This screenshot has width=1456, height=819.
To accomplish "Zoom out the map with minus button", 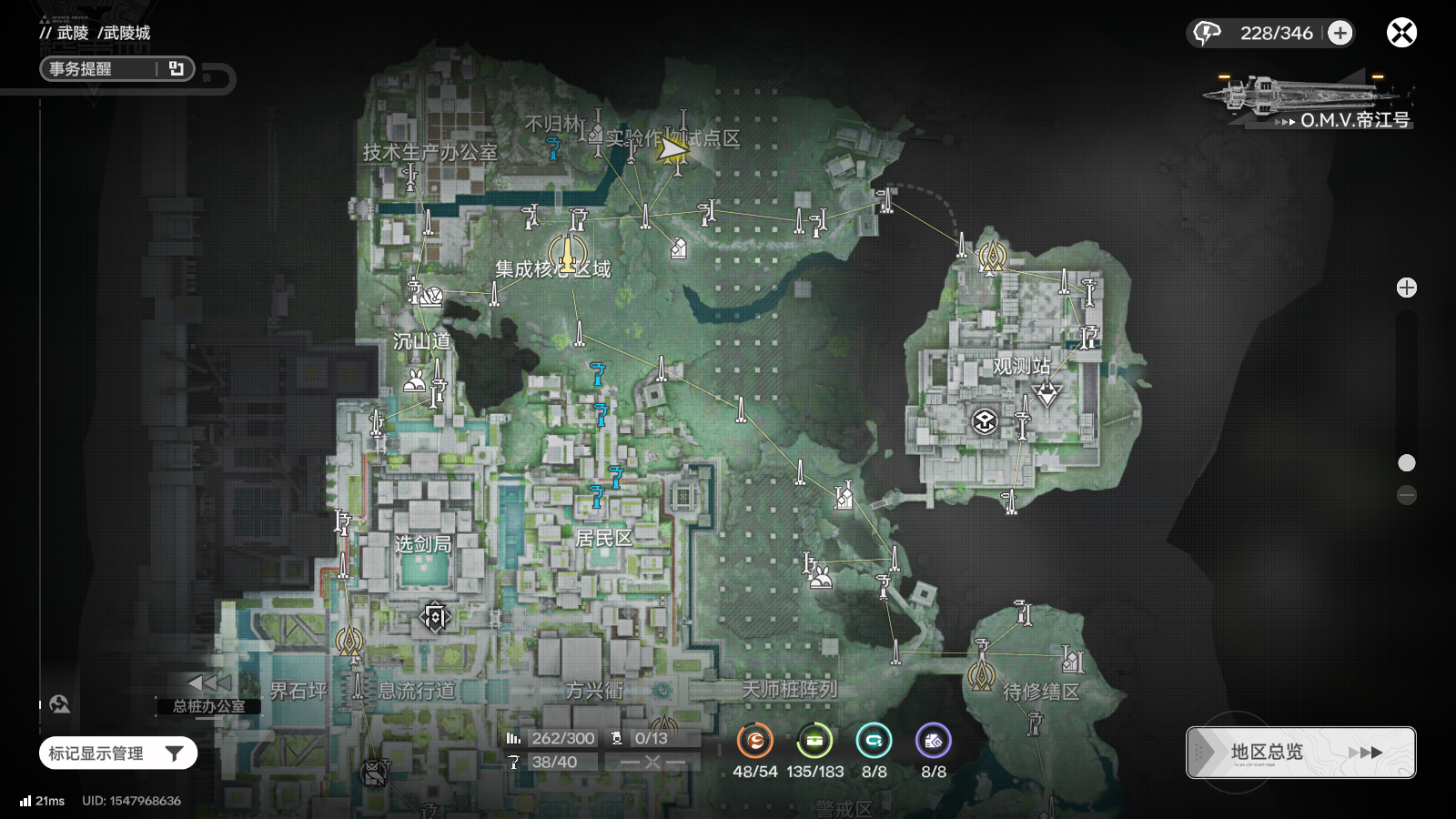I will pyautogui.click(x=1407, y=495).
